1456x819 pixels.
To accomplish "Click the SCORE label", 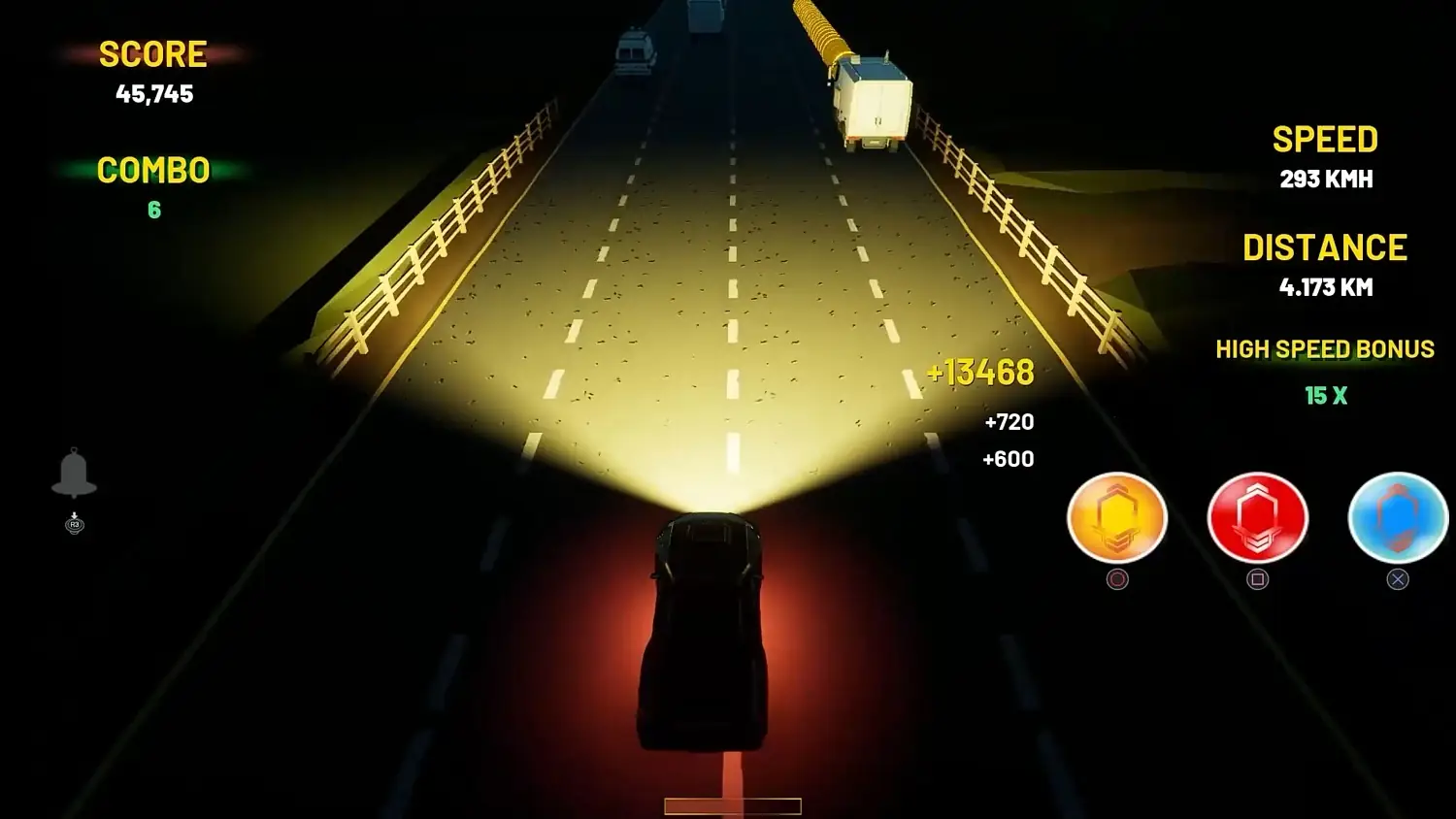I will pyautogui.click(x=153, y=53).
